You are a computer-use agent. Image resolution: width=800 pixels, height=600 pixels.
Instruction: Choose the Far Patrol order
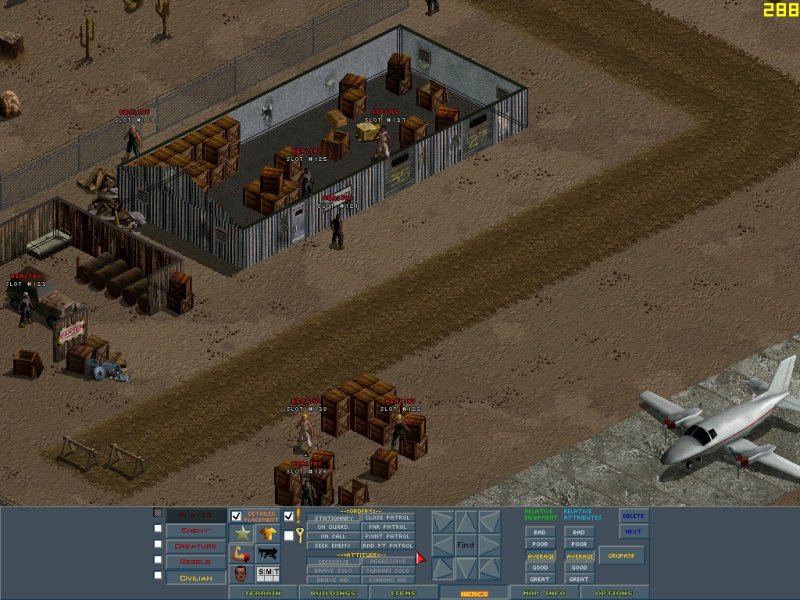click(x=387, y=527)
